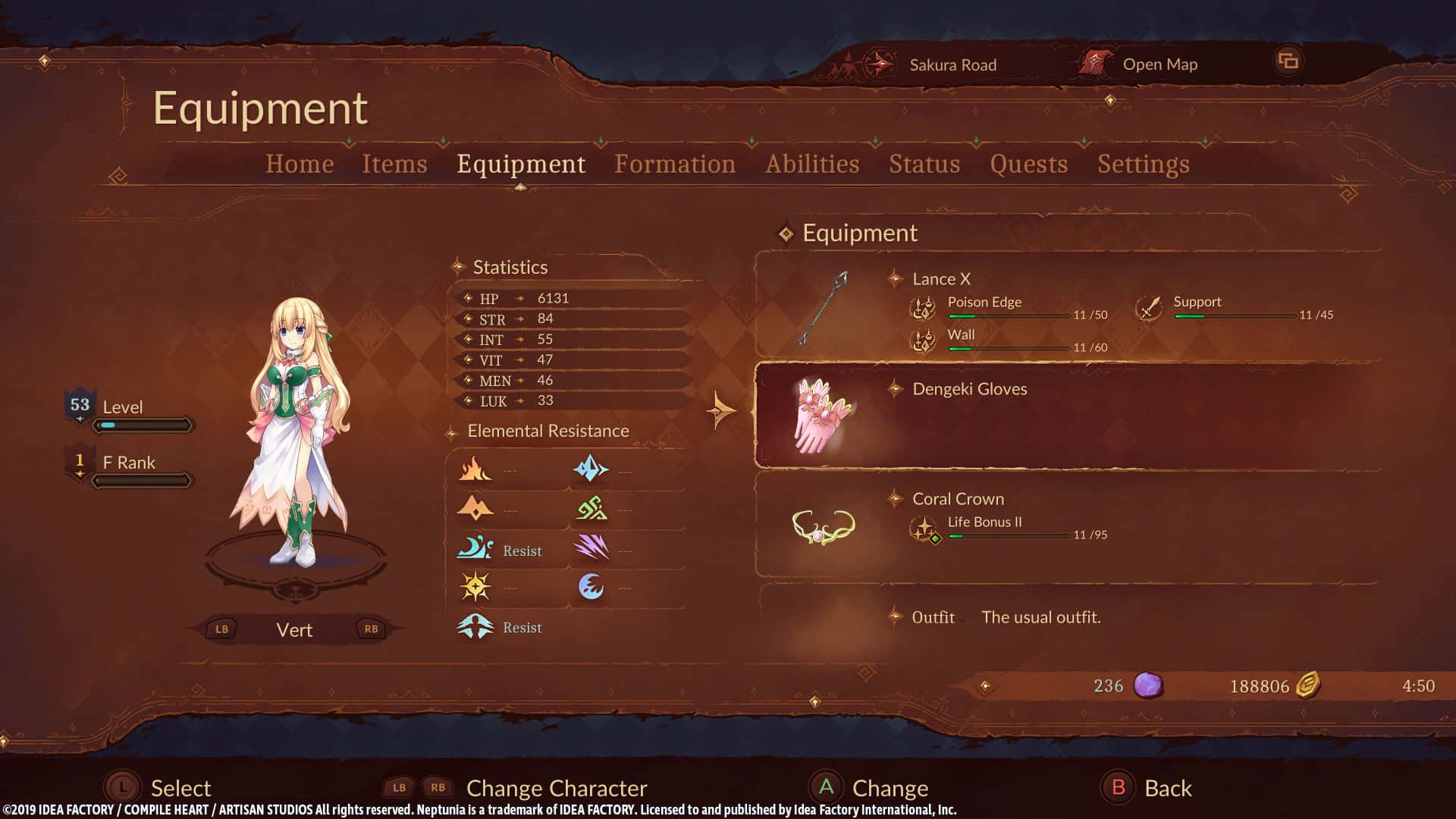
Task: Click the Life Bonus II progress bar
Action: coord(1009,537)
